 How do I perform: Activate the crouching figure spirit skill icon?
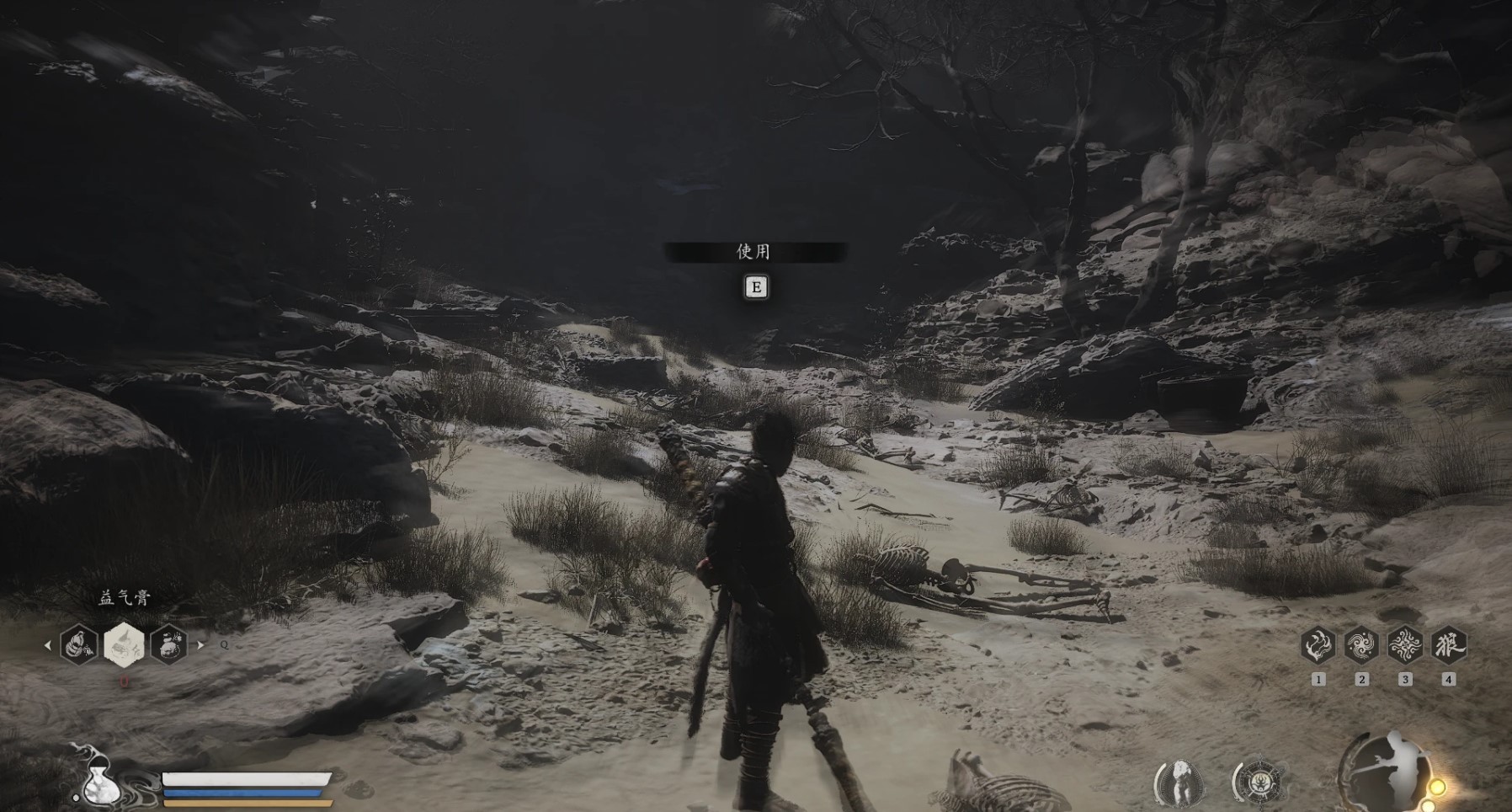[1179, 783]
